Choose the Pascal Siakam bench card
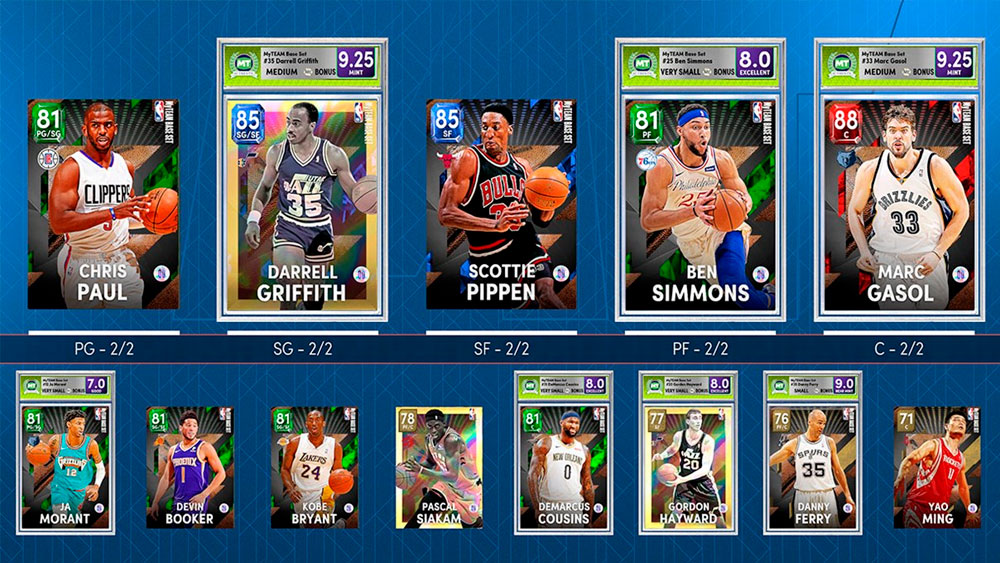Image resolution: width=1000 pixels, height=563 pixels. tap(439, 466)
